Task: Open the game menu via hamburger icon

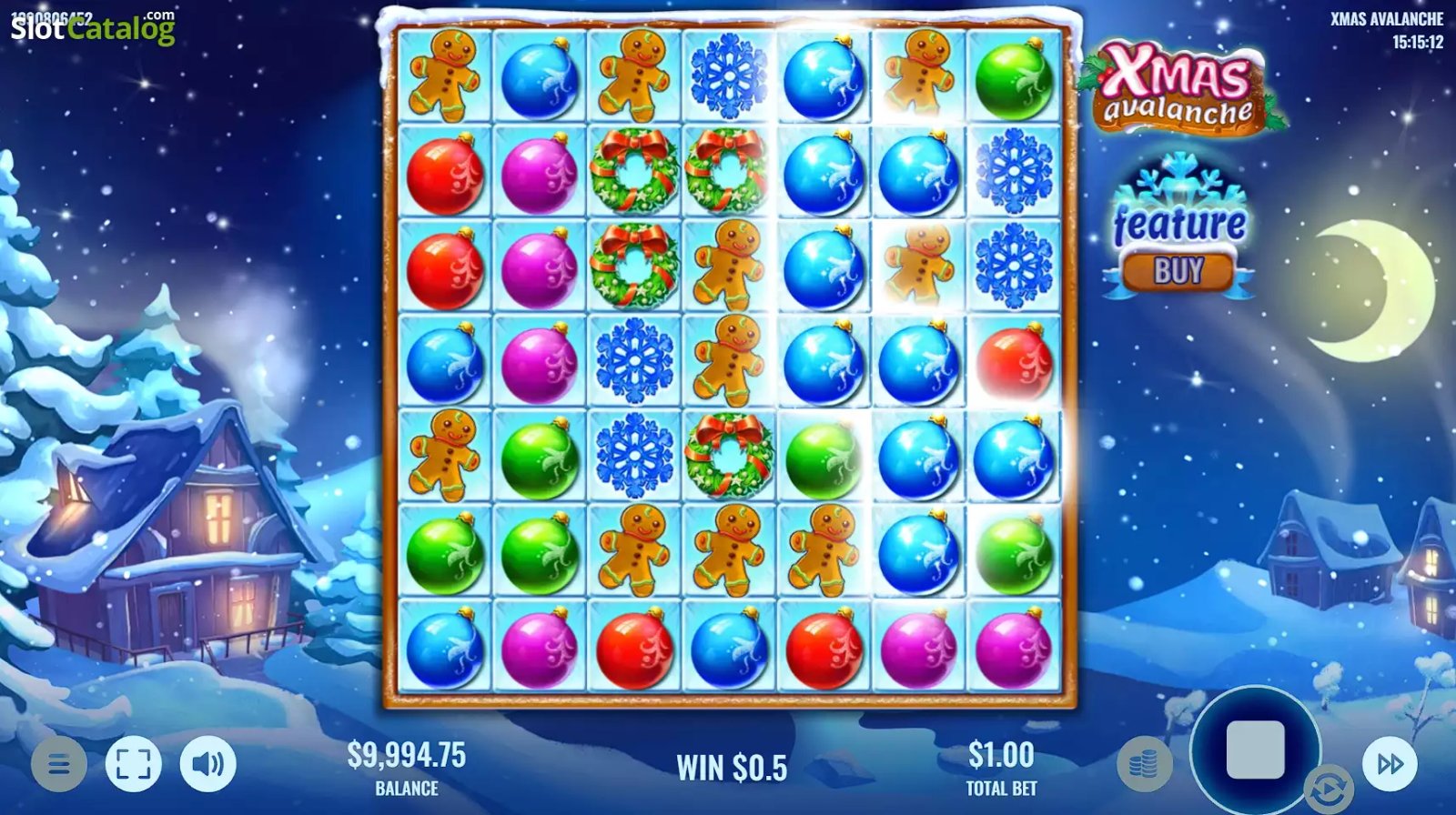Action: pos(59,764)
